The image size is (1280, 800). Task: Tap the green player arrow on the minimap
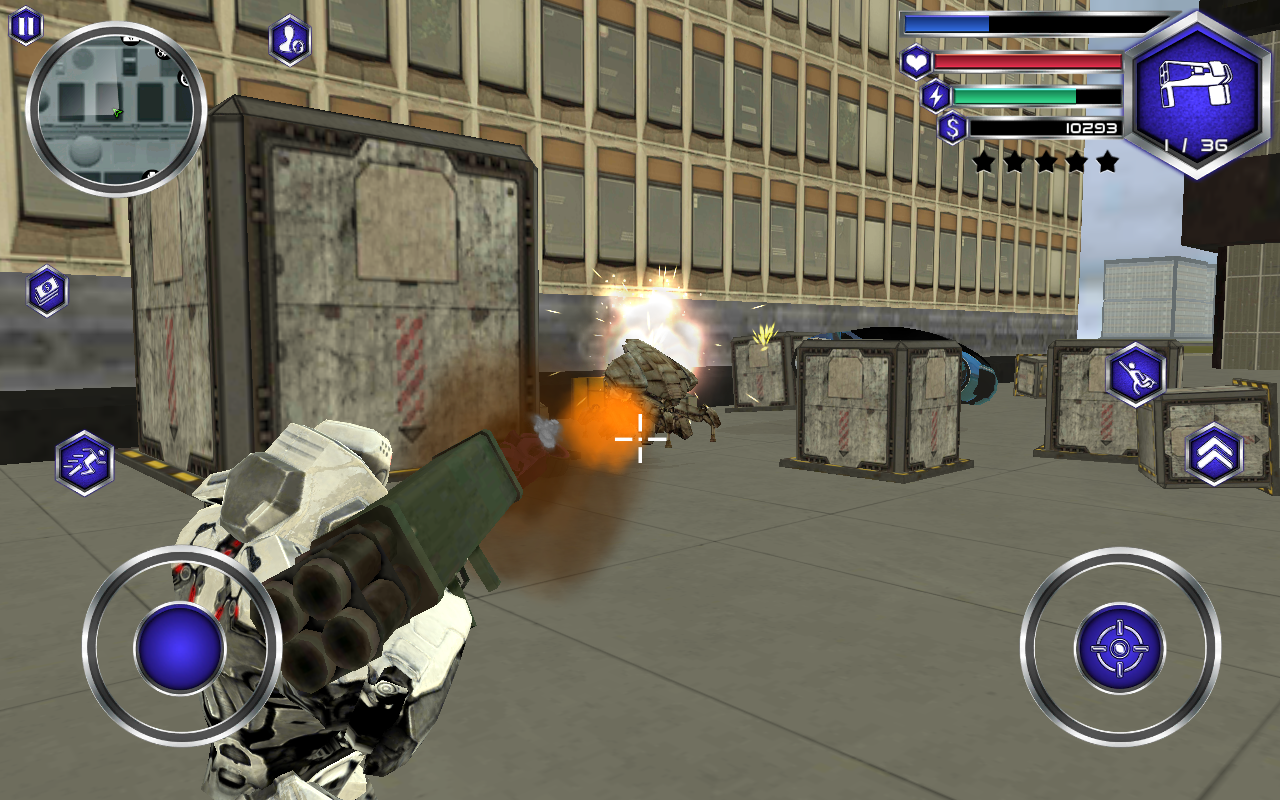[x=117, y=112]
